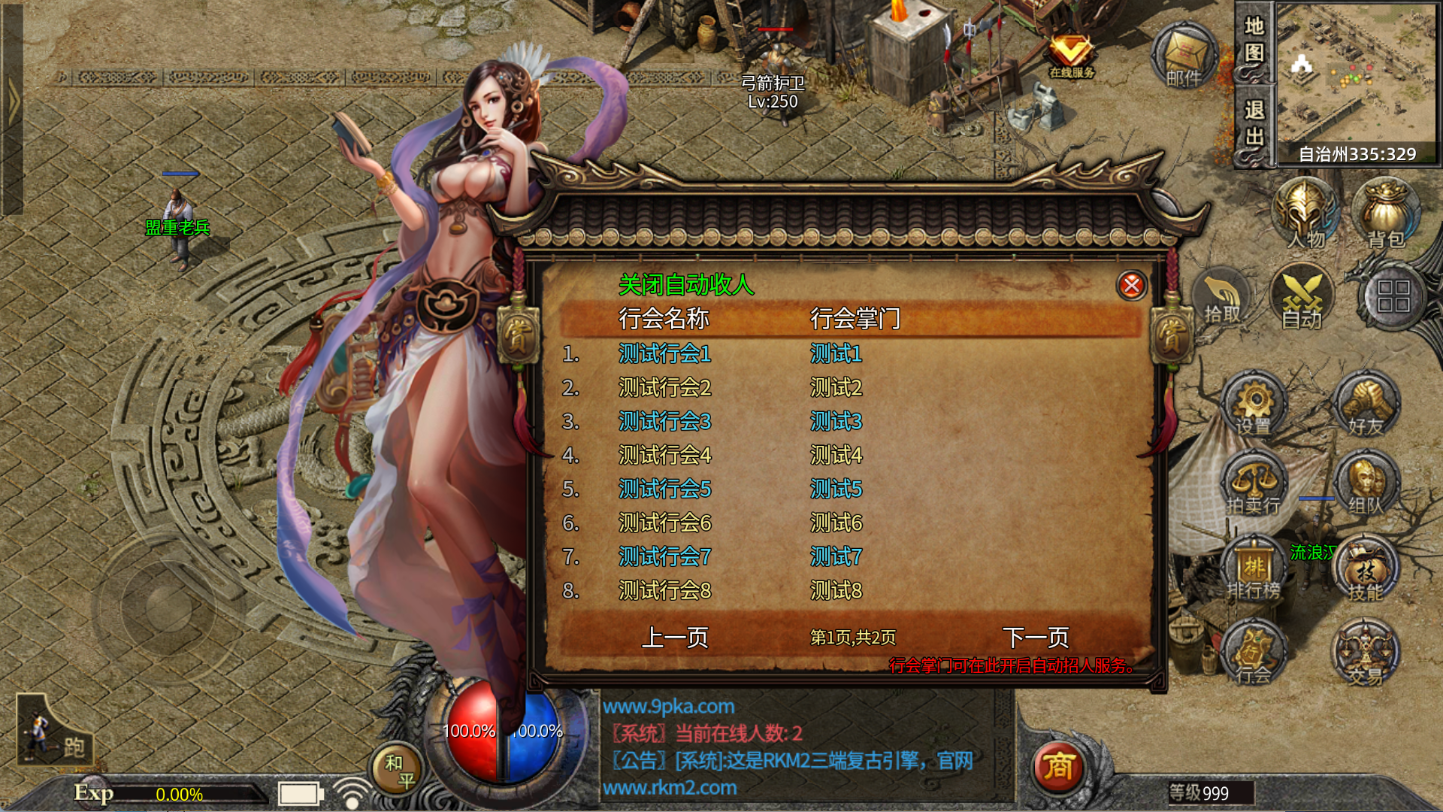Screen dimensions: 1443x812
Task: Open the minimap in the corner
Action: click(x=1357, y=72)
